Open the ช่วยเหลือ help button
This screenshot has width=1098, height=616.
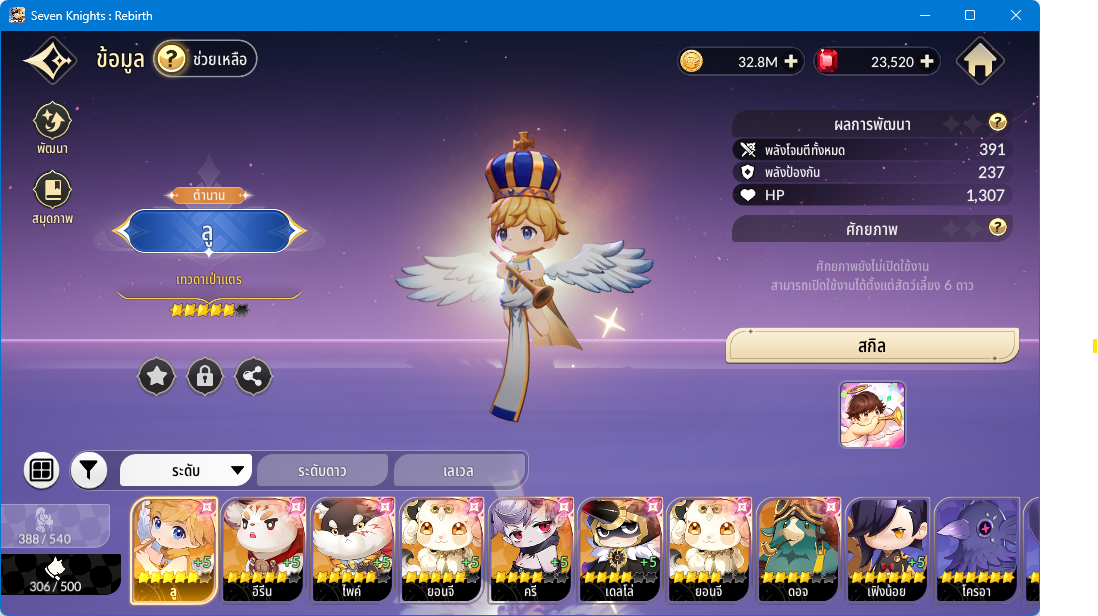click(205, 60)
